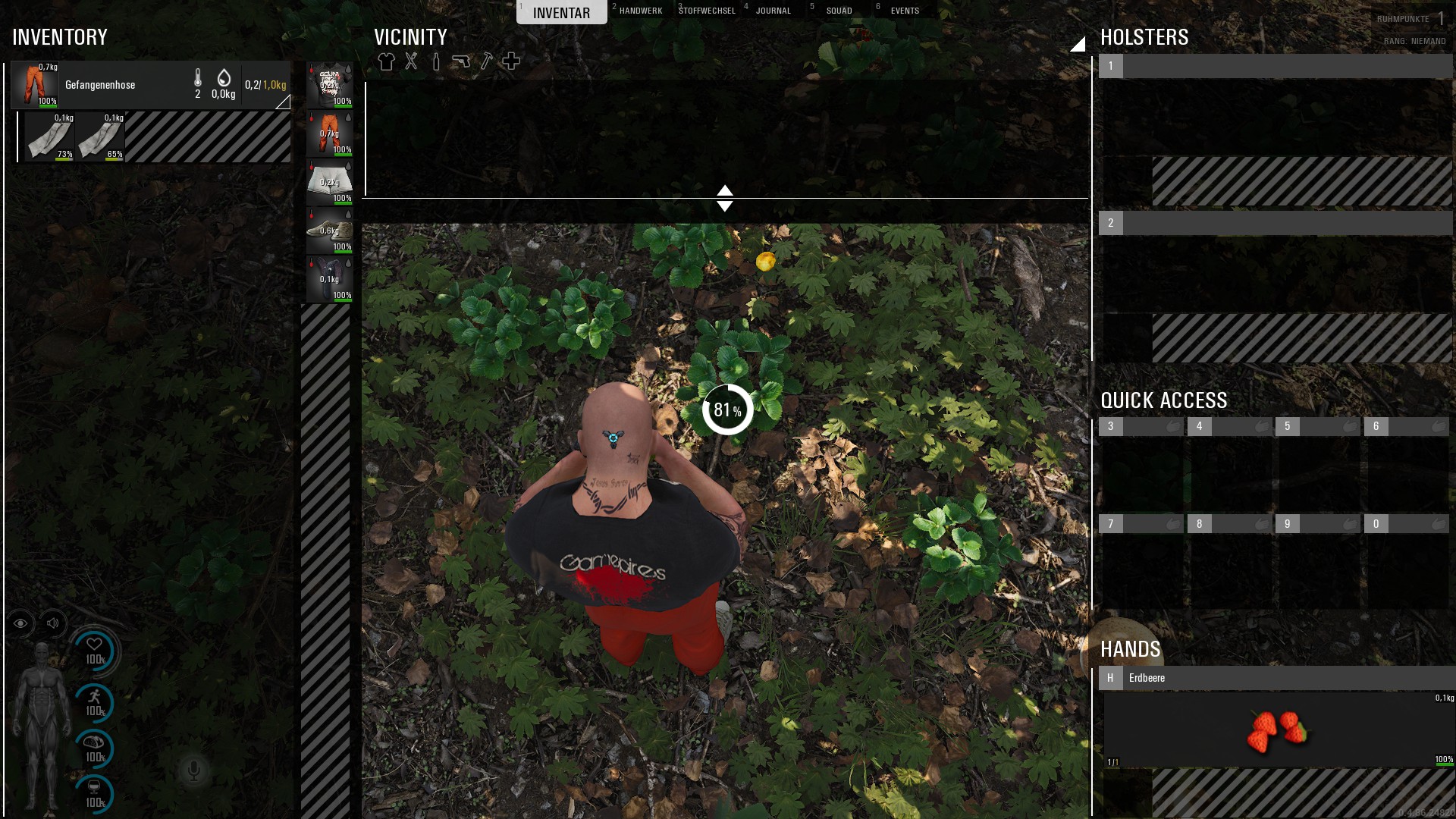Select the equipped white underwear slot
The height and width of the screenshot is (819, 1456).
329,182
